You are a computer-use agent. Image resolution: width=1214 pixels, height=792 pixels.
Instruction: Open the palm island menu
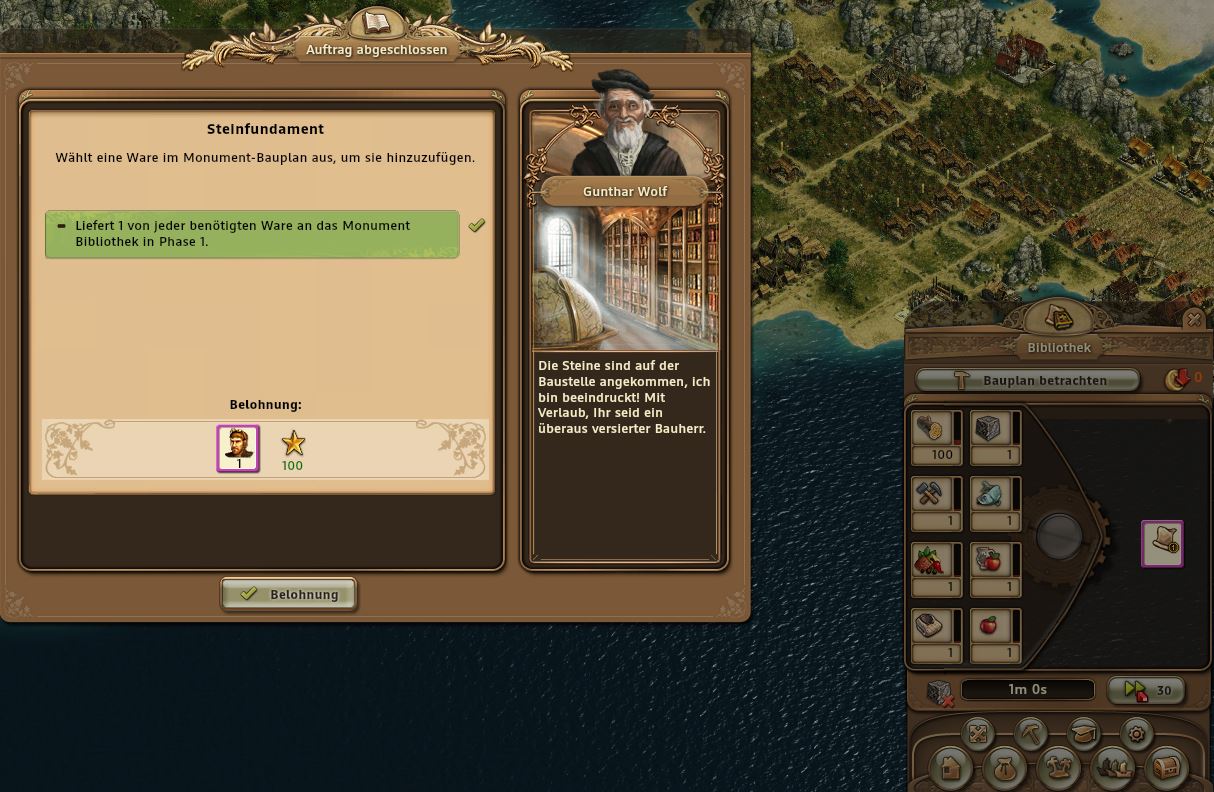[1058, 768]
